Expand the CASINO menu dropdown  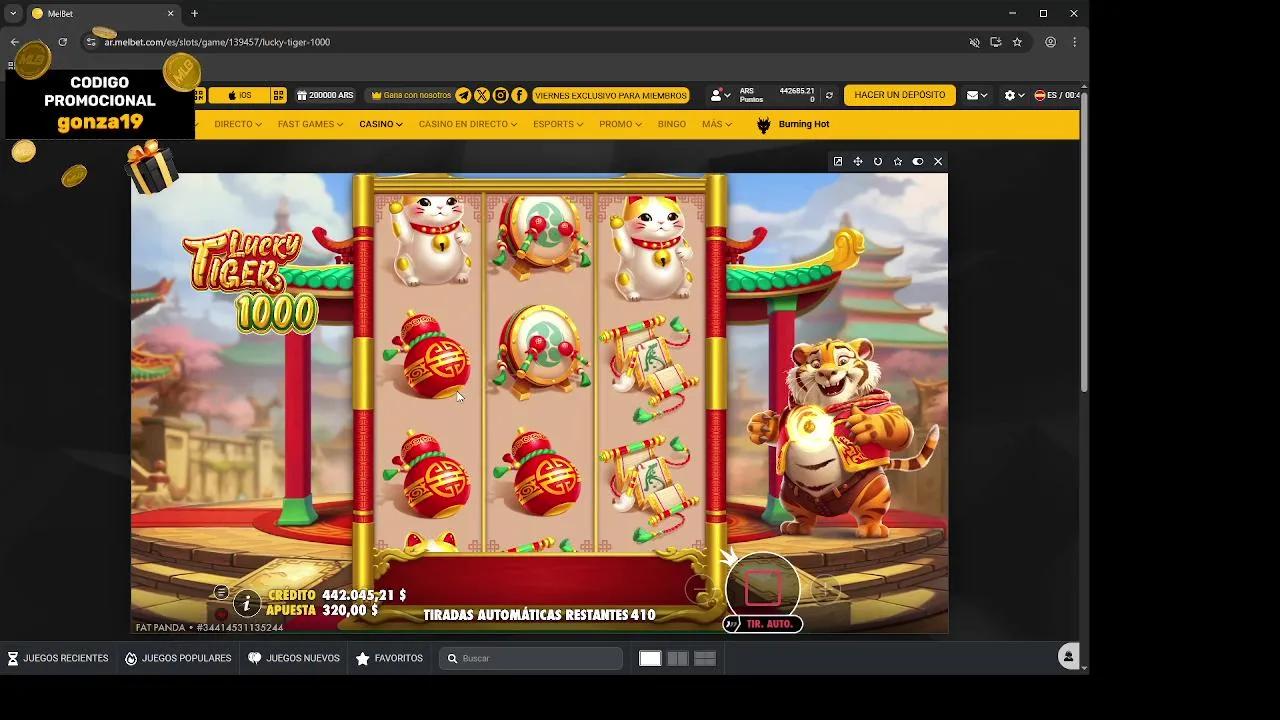380,124
